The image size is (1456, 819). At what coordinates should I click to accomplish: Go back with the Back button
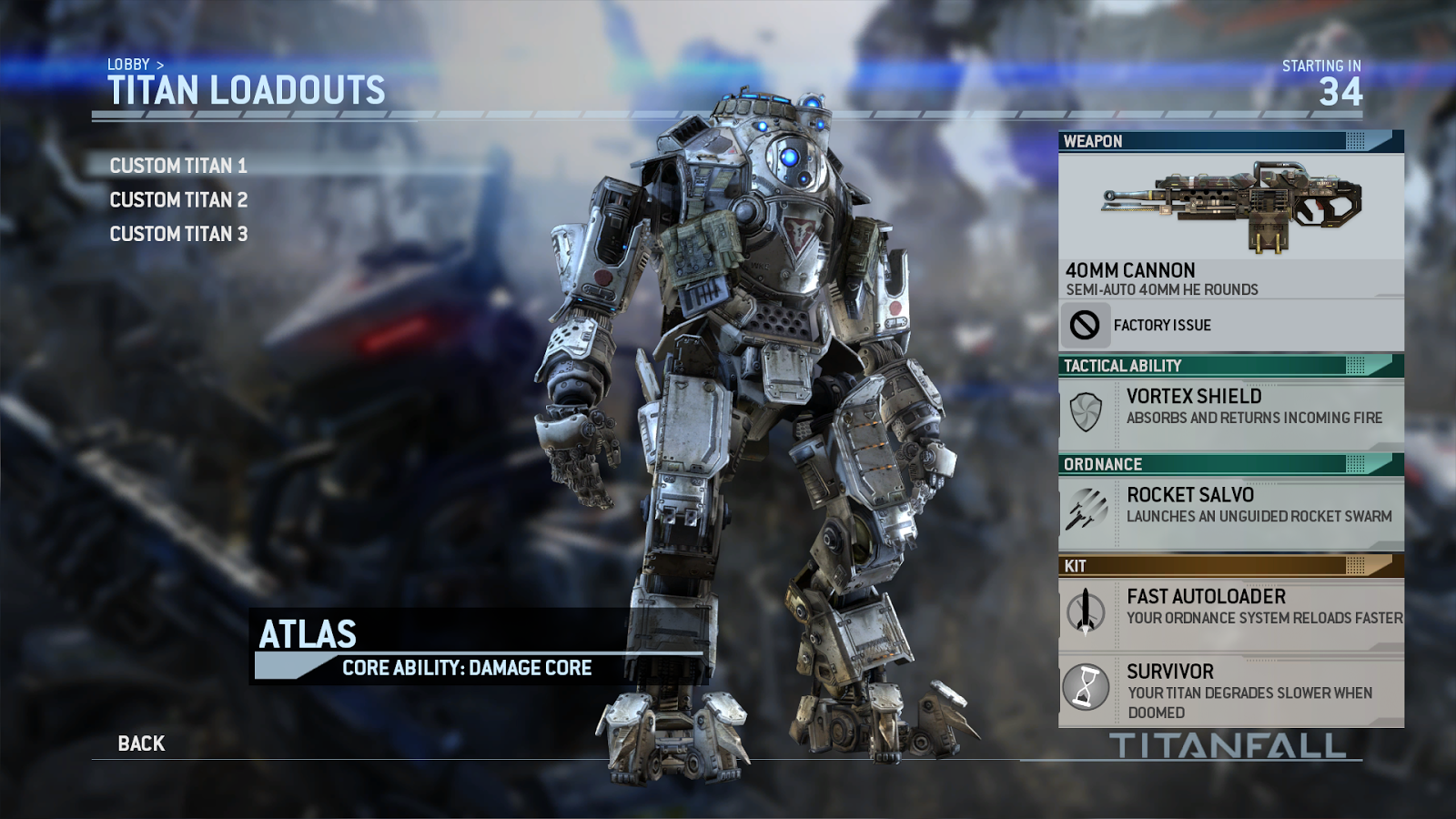(141, 743)
